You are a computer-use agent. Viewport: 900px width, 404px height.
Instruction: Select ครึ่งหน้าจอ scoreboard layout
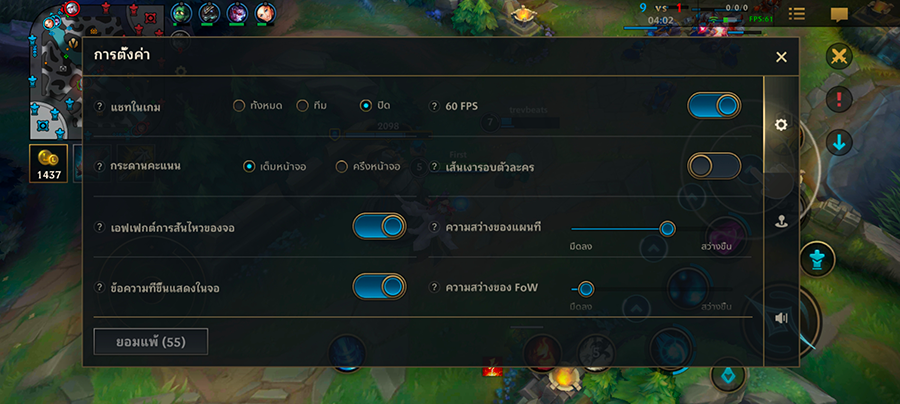tap(342, 166)
